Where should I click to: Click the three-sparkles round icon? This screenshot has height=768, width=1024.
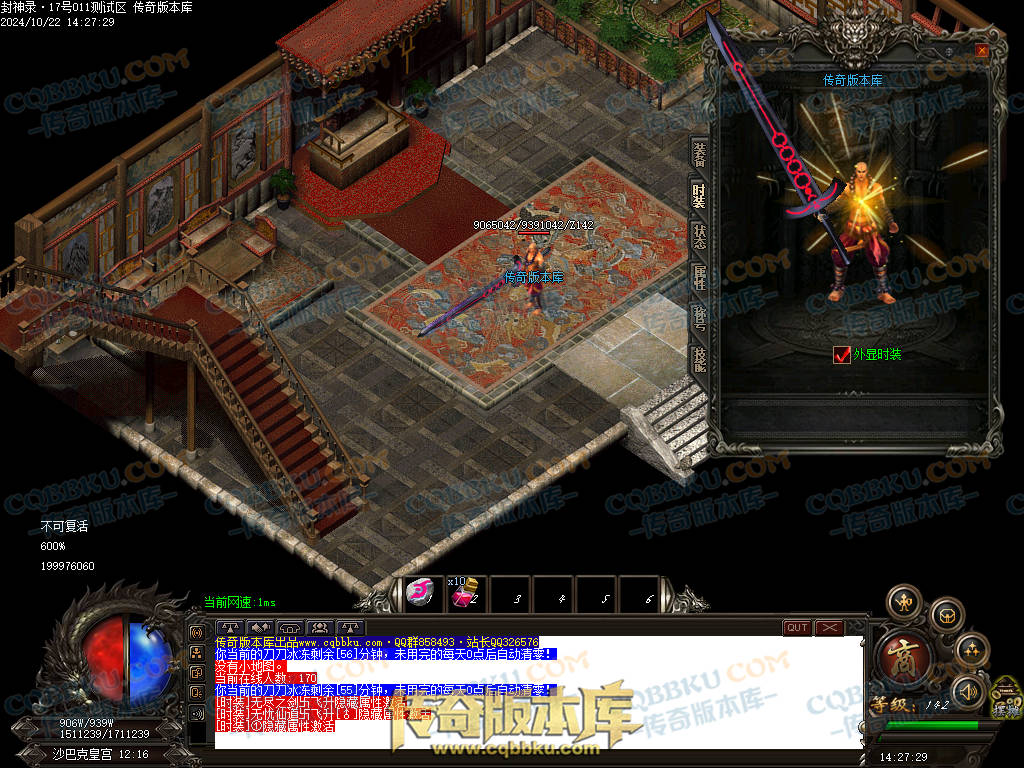[972, 650]
